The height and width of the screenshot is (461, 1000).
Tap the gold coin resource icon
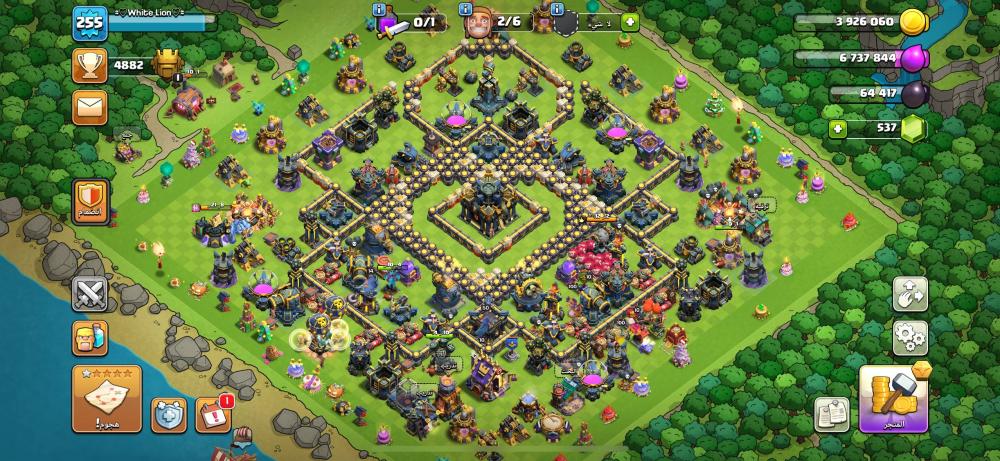coord(912,23)
